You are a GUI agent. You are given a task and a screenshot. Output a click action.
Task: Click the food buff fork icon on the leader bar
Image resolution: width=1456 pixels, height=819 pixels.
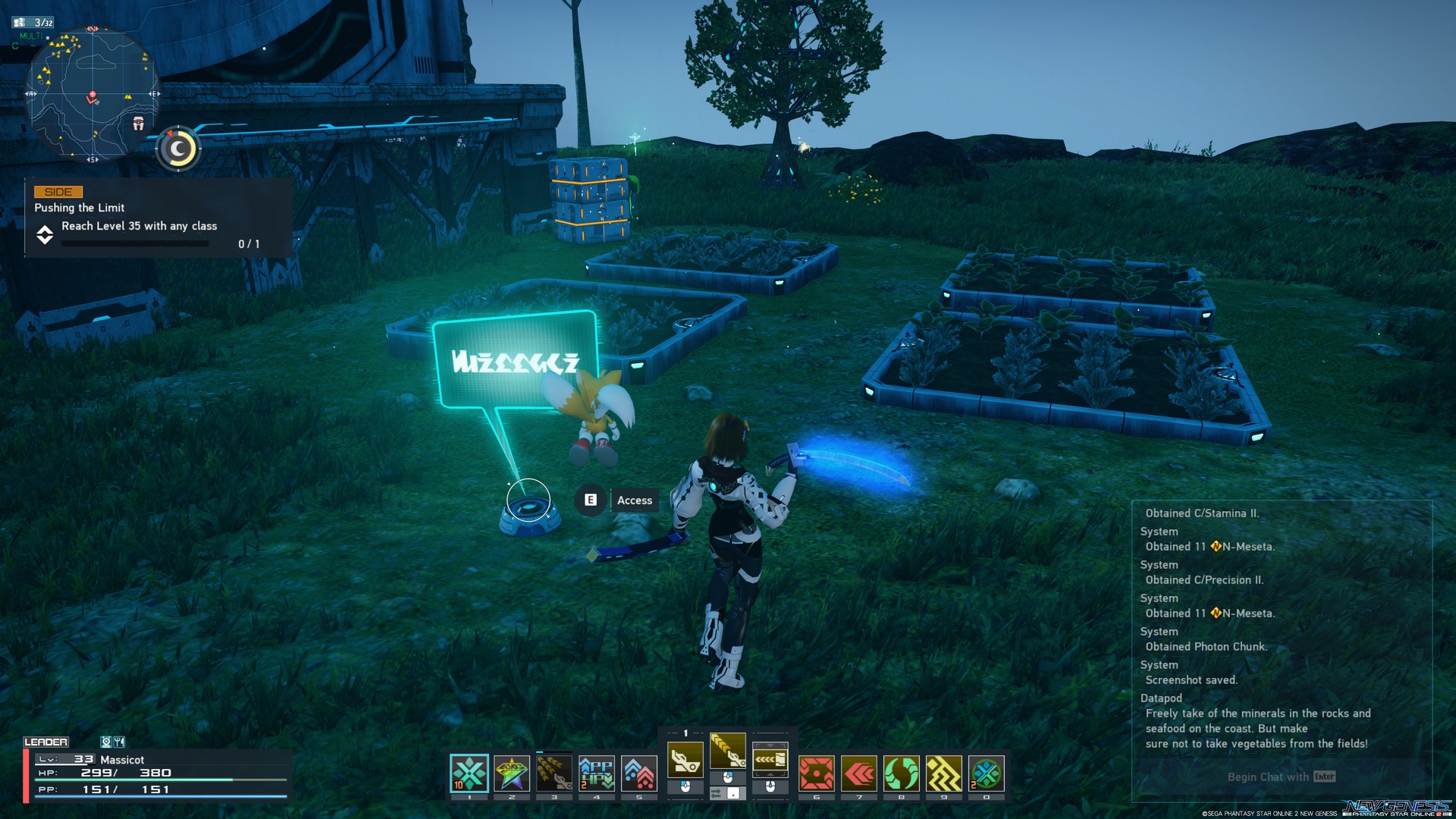pyautogui.click(x=119, y=742)
